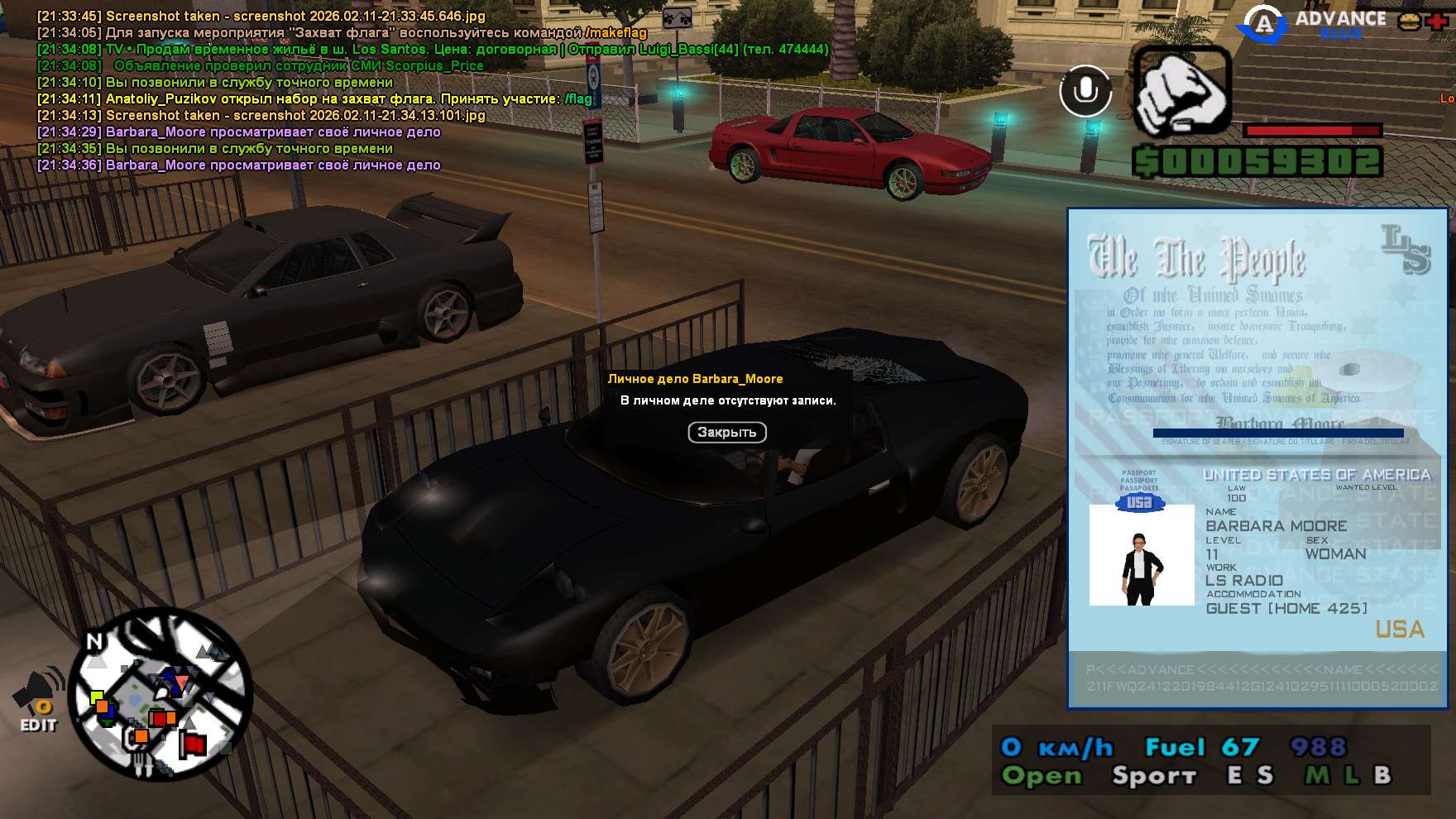Open the circular radar minimap

159,695
